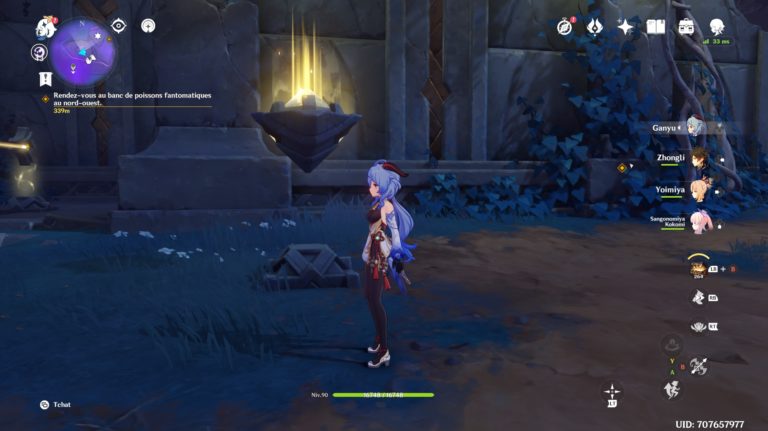The width and height of the screenshot is (768, 431).
Task: Open the inventory backpack
Action: (x=686, y=27)
